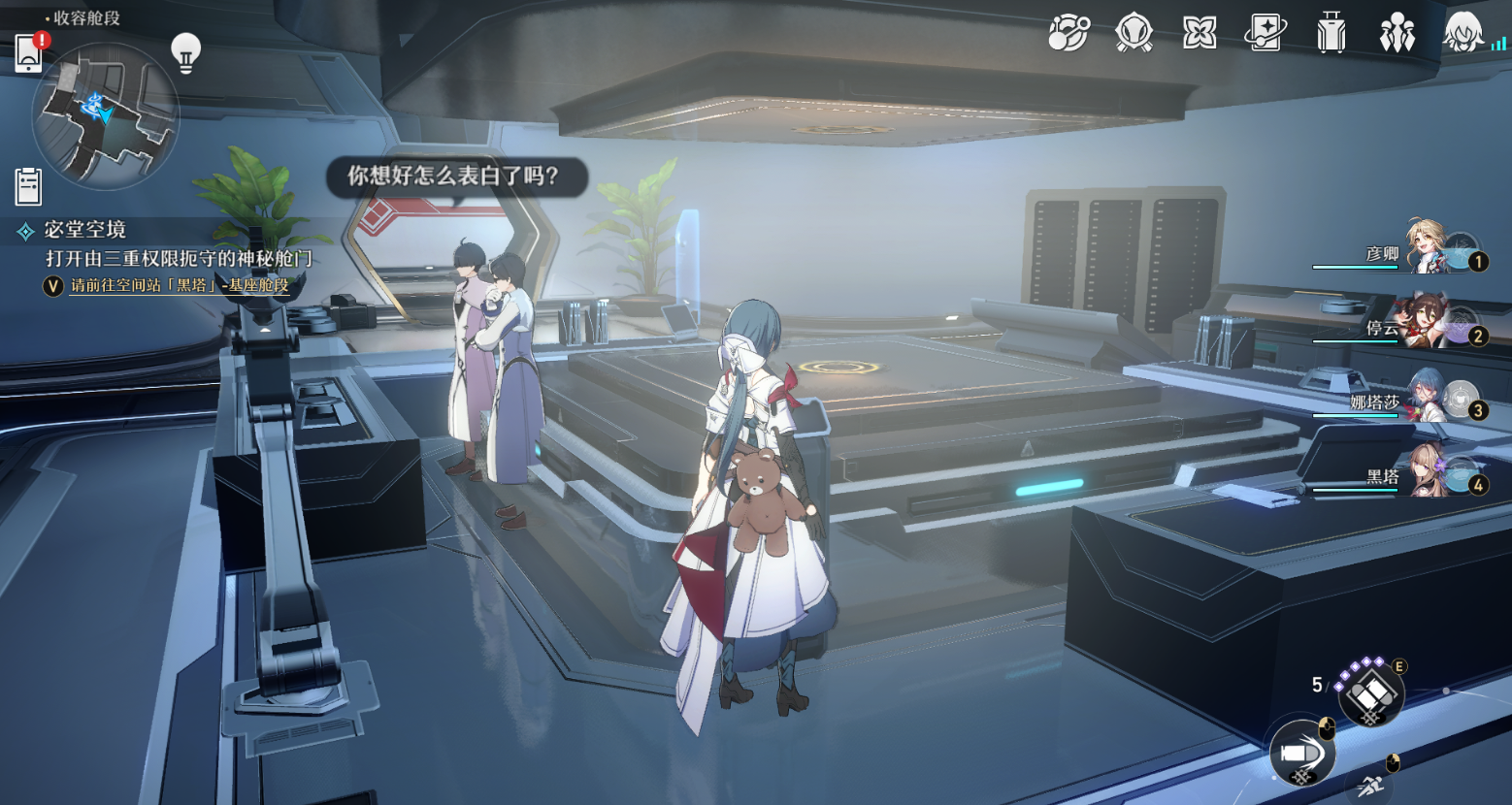Follow the 请前往空间站「黑塔」-基座舱段 quest link

180,285
